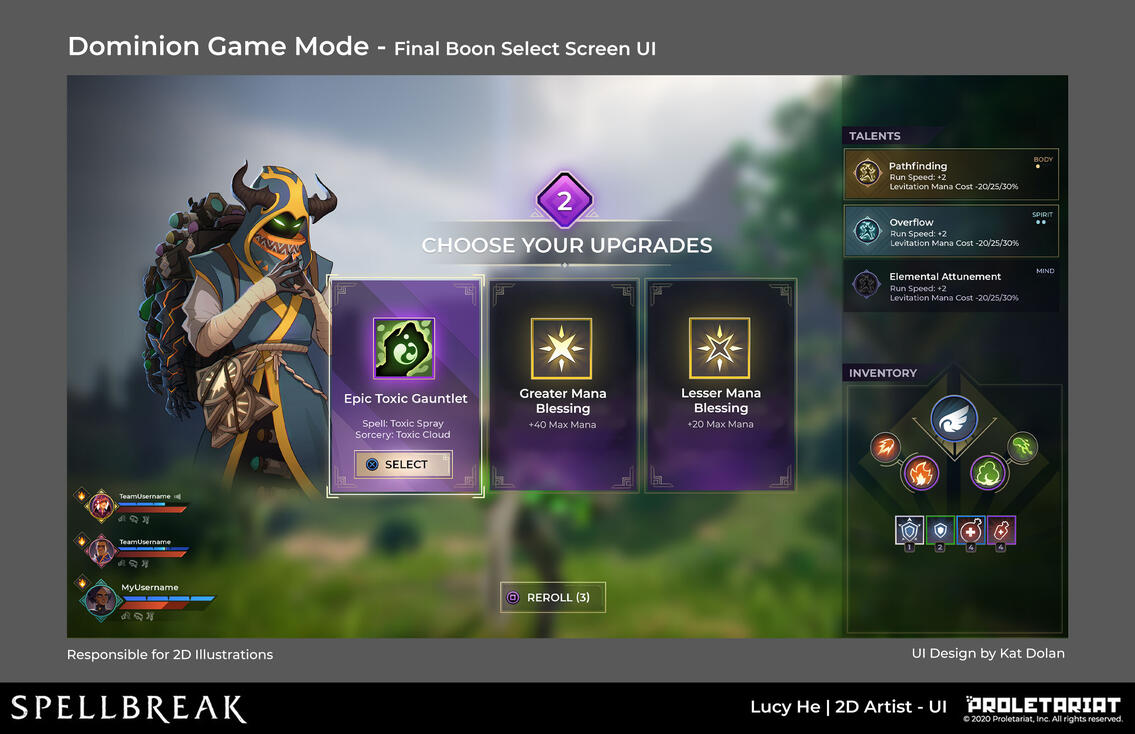View the Elemental Attunement talent
The image size is (1135, 734).
pos(950,285)
